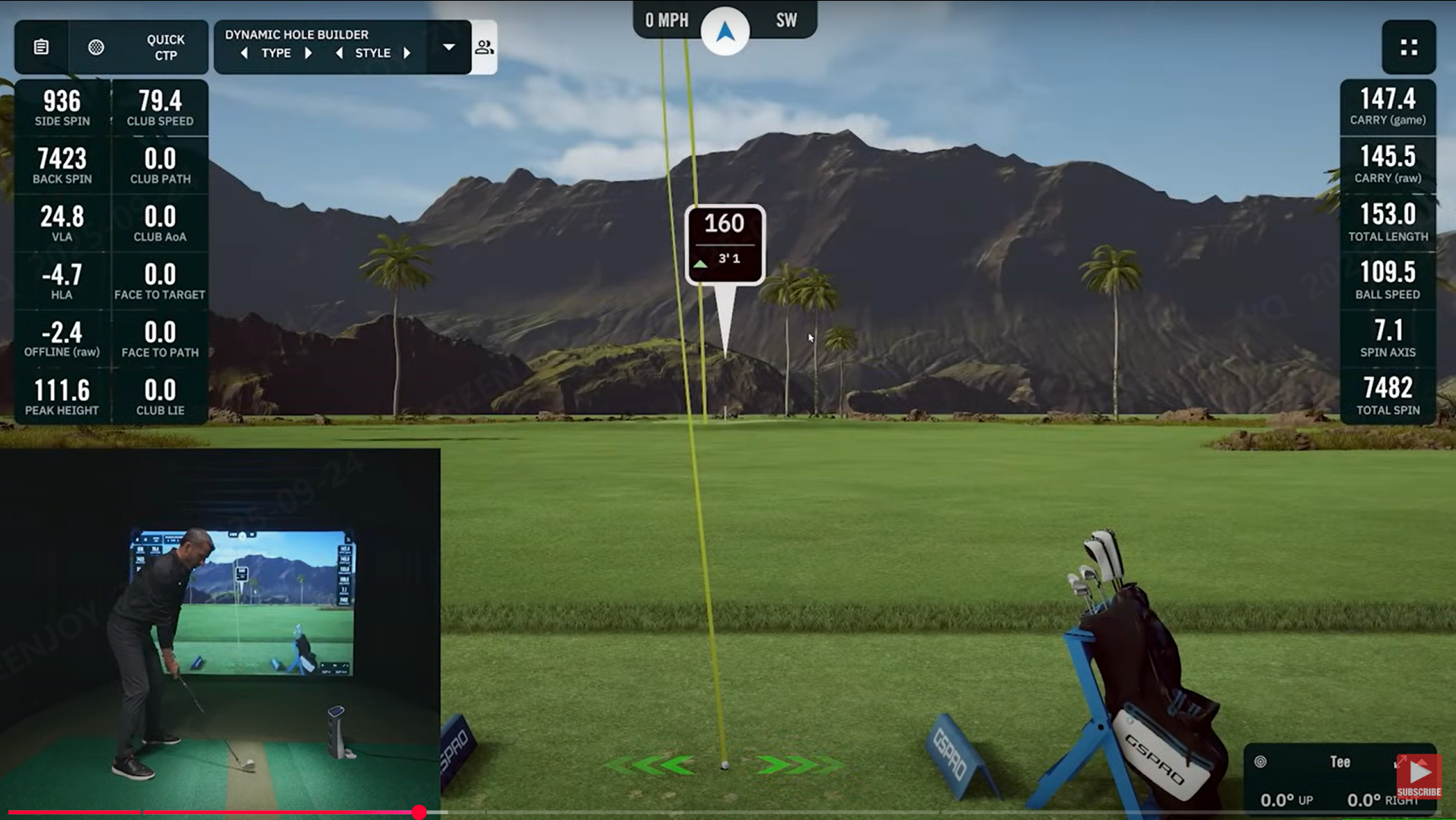
Task: Open the Tee lie selector
Action: (1340, 761)
